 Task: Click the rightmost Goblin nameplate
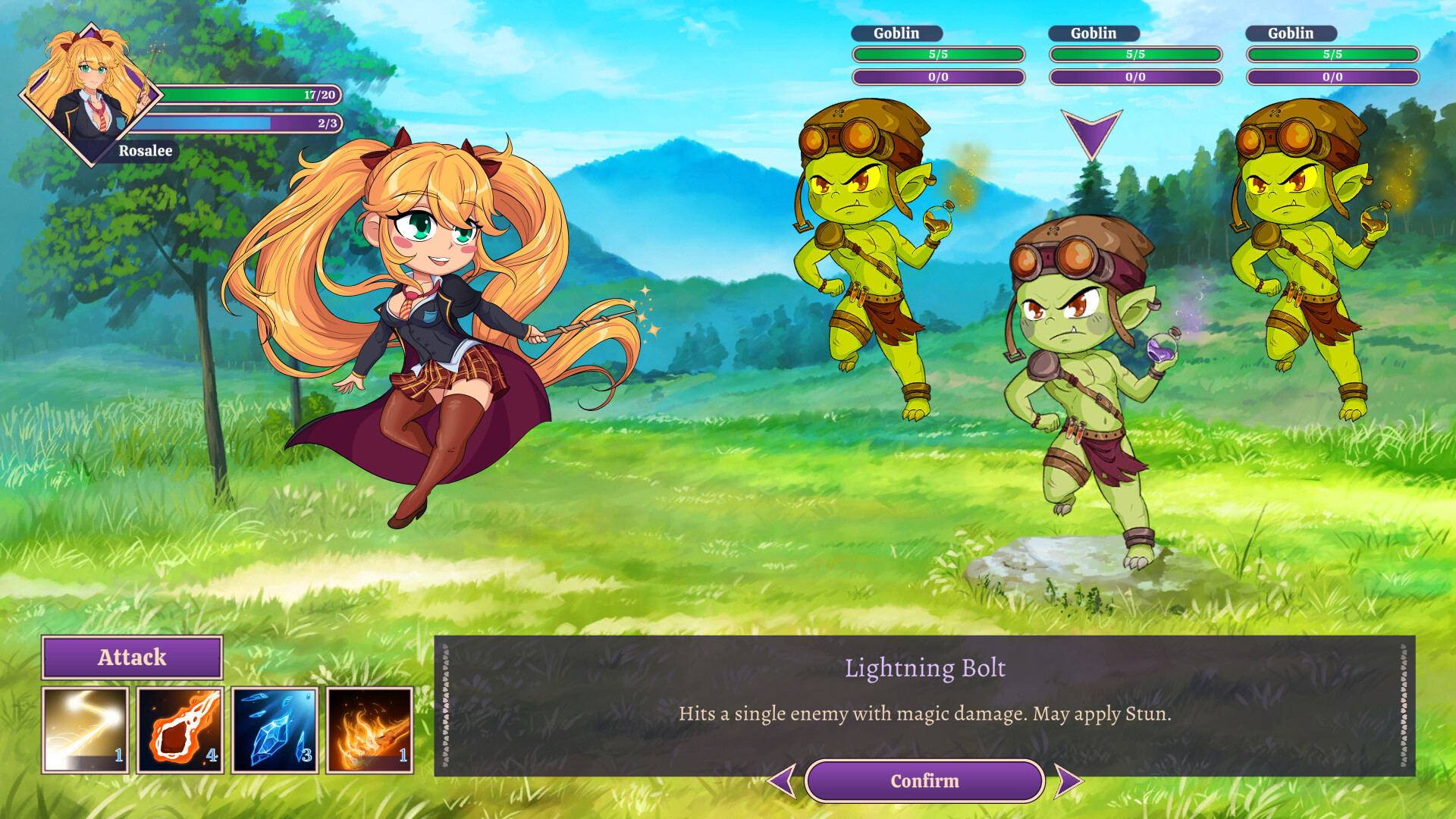[x=1291, y=33]
